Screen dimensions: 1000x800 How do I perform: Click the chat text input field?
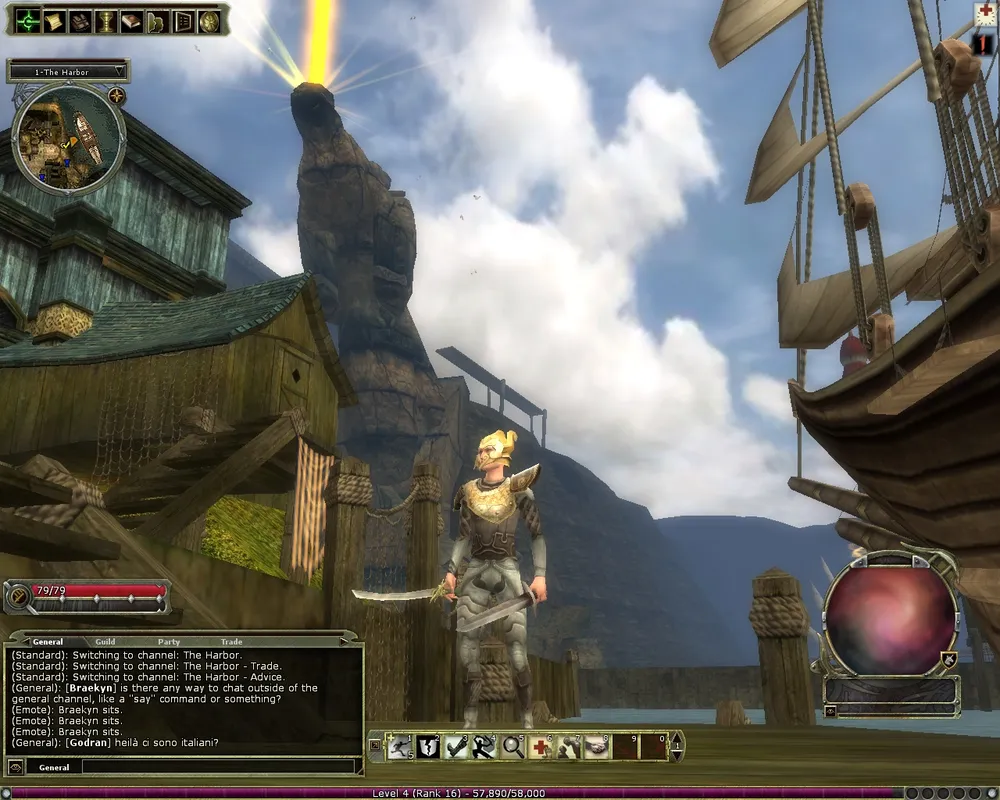coord(218,767)
